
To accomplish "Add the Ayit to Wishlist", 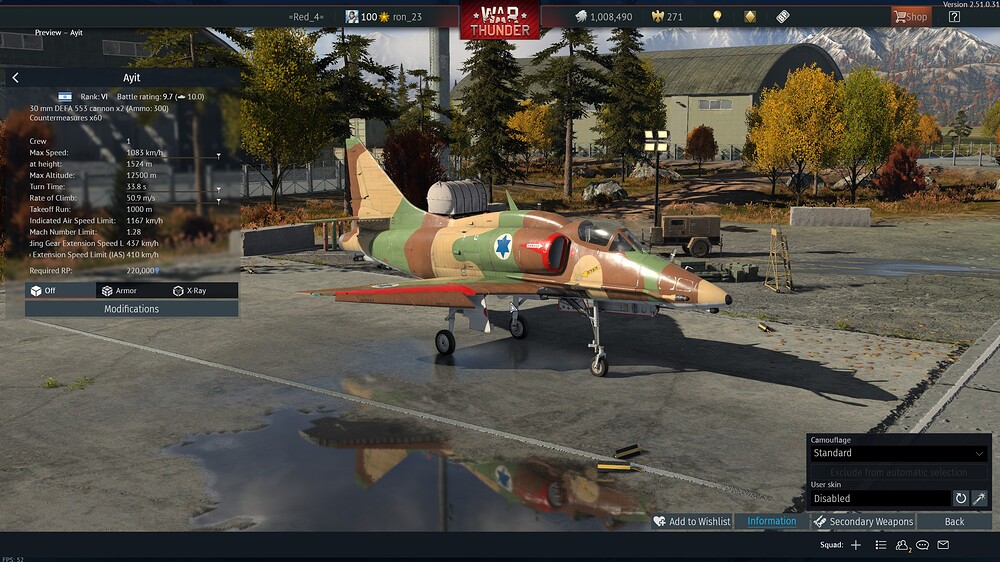I will point(691,521).
